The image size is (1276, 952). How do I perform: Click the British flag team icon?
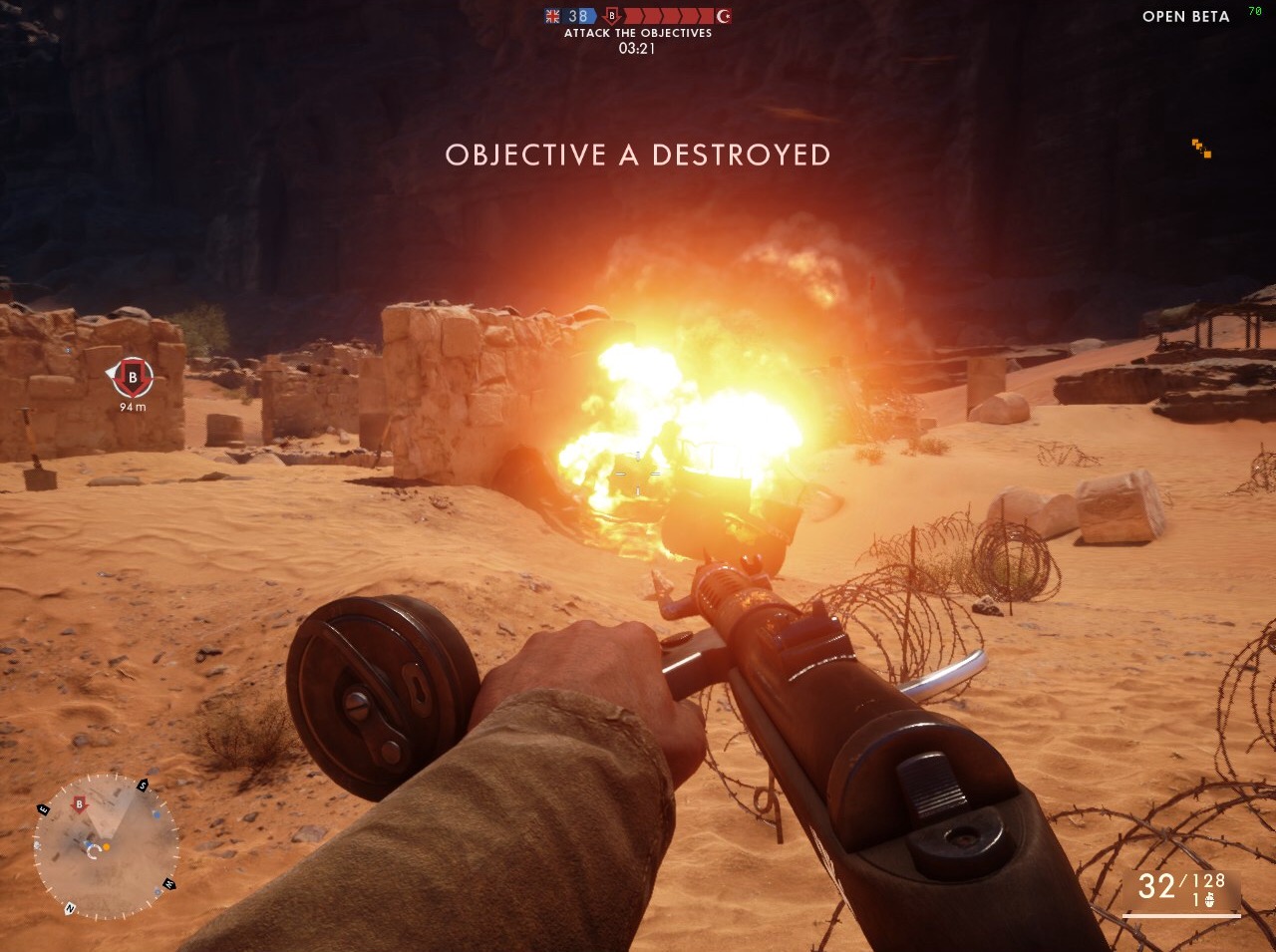[553, 16]
